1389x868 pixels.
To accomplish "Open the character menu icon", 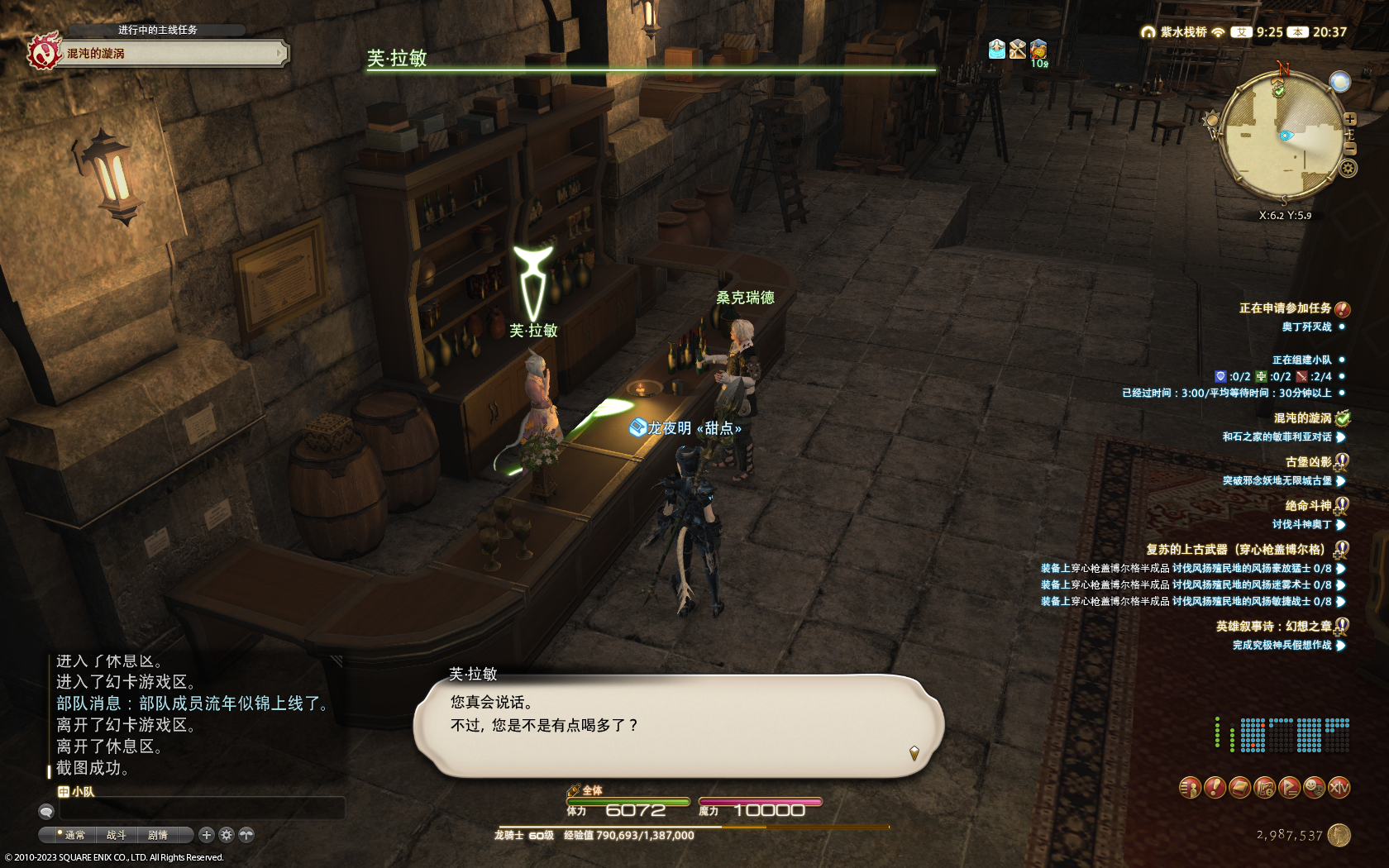I will (1189, 788).
